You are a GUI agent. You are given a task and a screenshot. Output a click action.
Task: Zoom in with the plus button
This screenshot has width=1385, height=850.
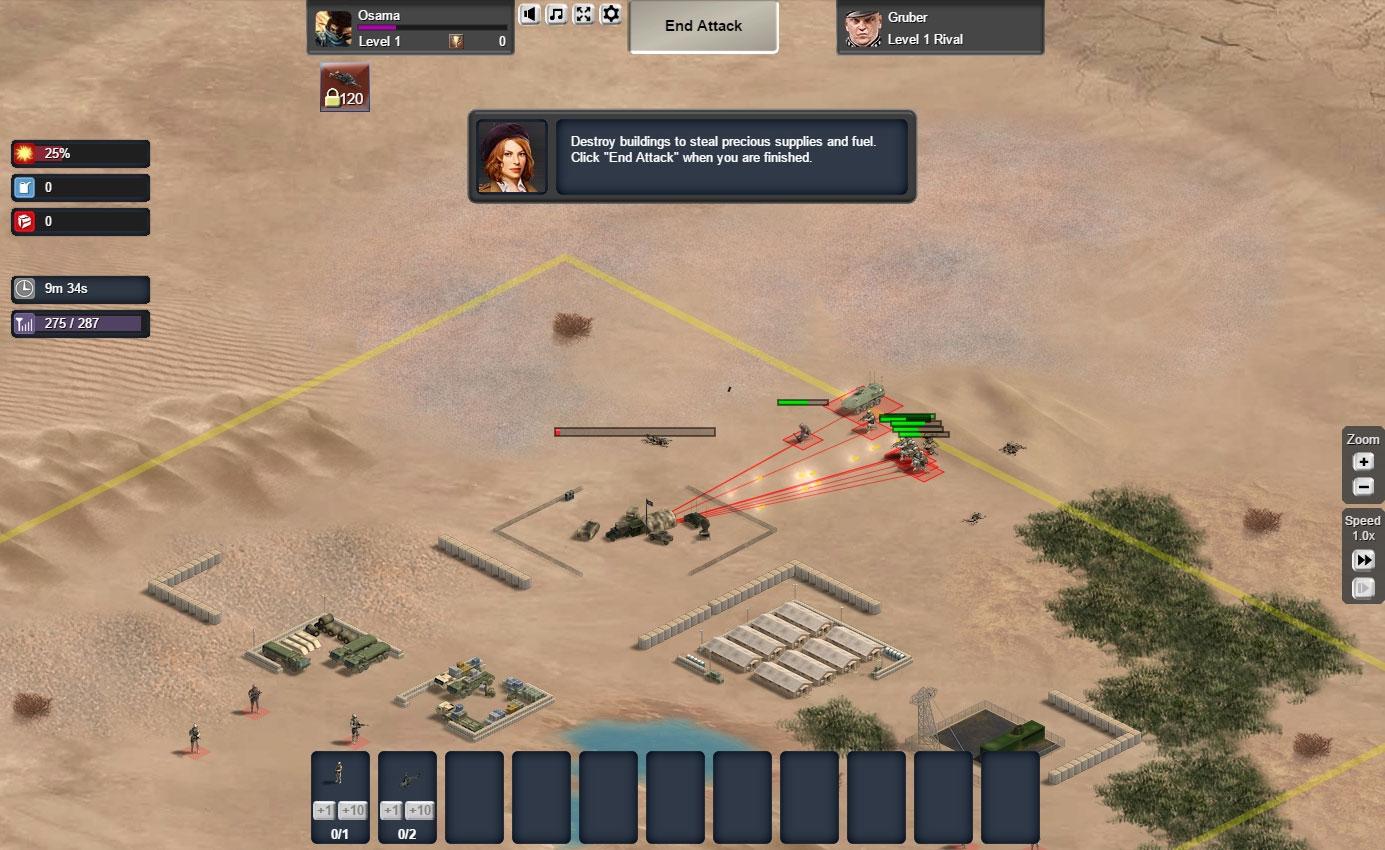(x=1363, y=462)
